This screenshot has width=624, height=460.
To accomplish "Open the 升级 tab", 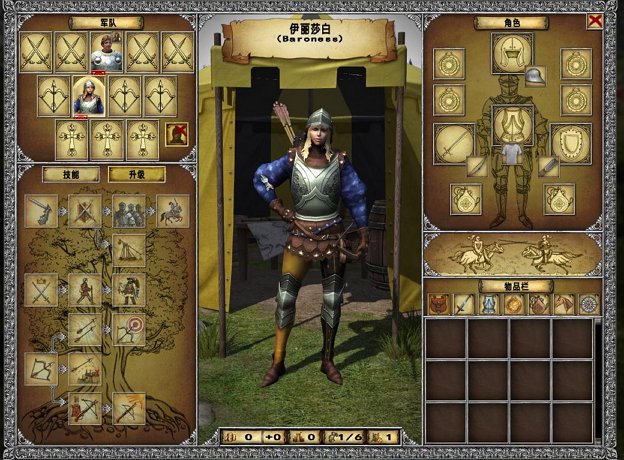I will coord(136,174).
